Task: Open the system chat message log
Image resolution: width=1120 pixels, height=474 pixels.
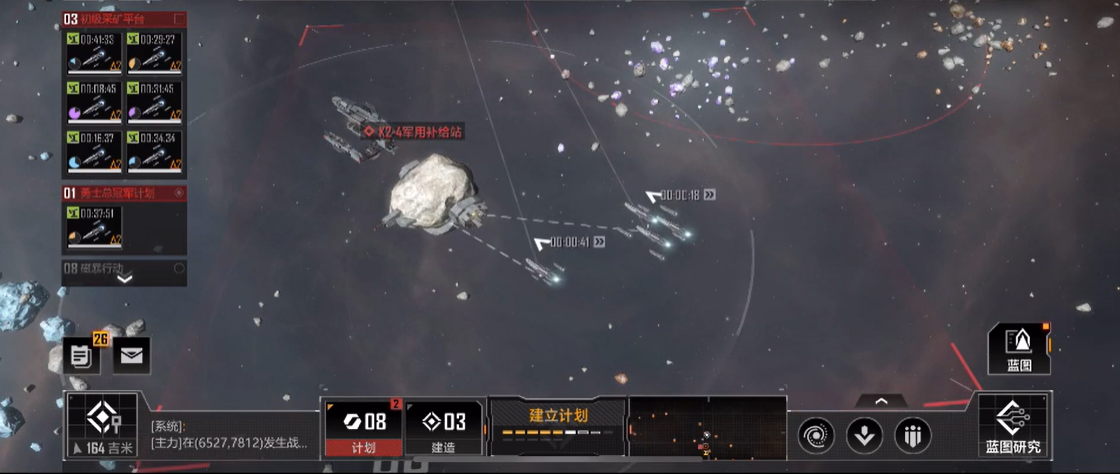Action: (x=232, y=435)
